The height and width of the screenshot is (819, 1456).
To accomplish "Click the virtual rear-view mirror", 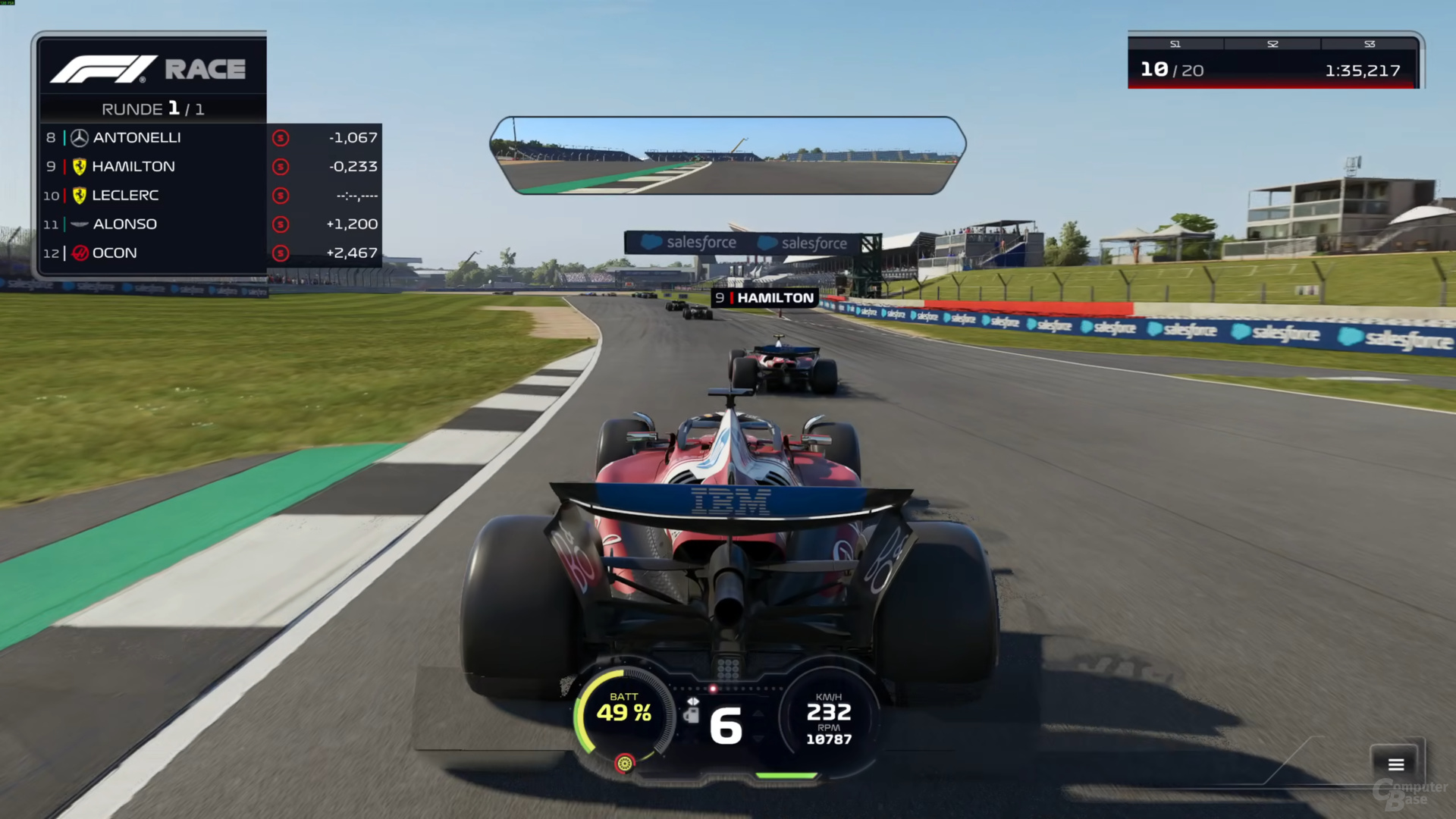I will [x=727, y=155].
